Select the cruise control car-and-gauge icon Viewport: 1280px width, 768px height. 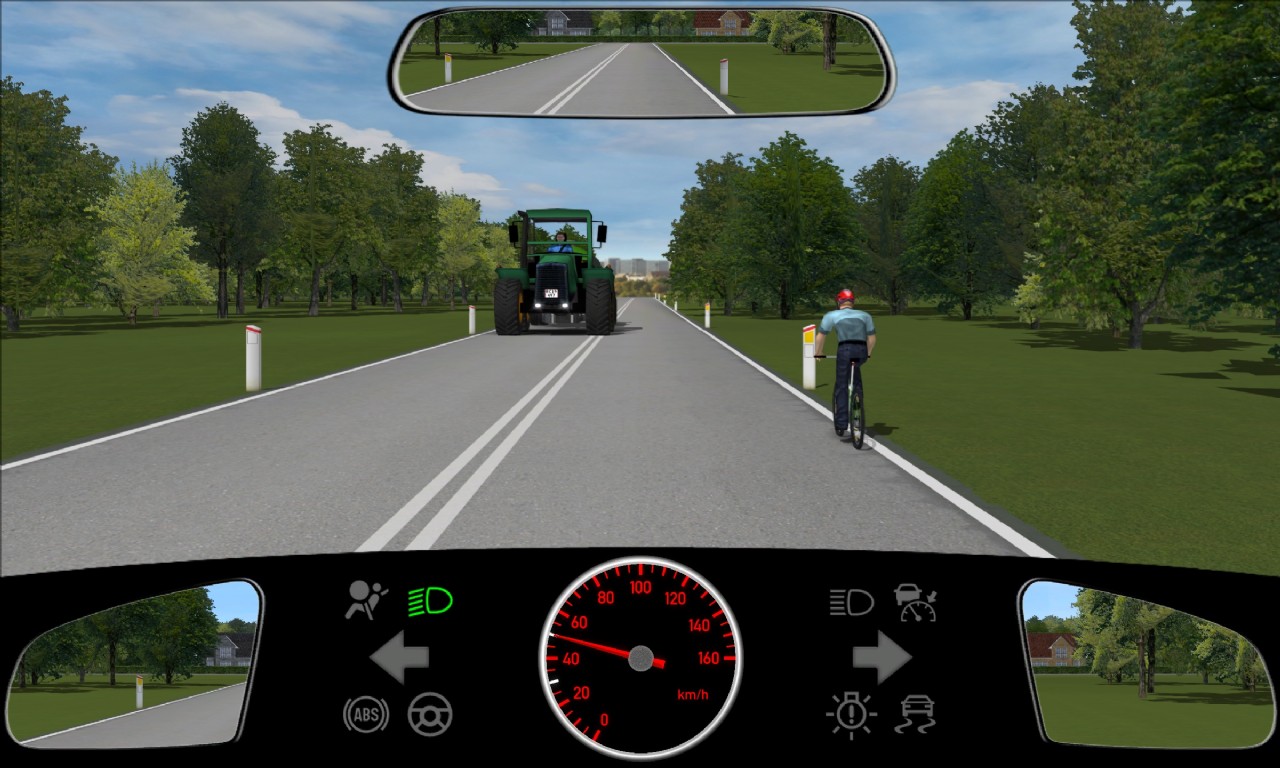tap(915, 602)
